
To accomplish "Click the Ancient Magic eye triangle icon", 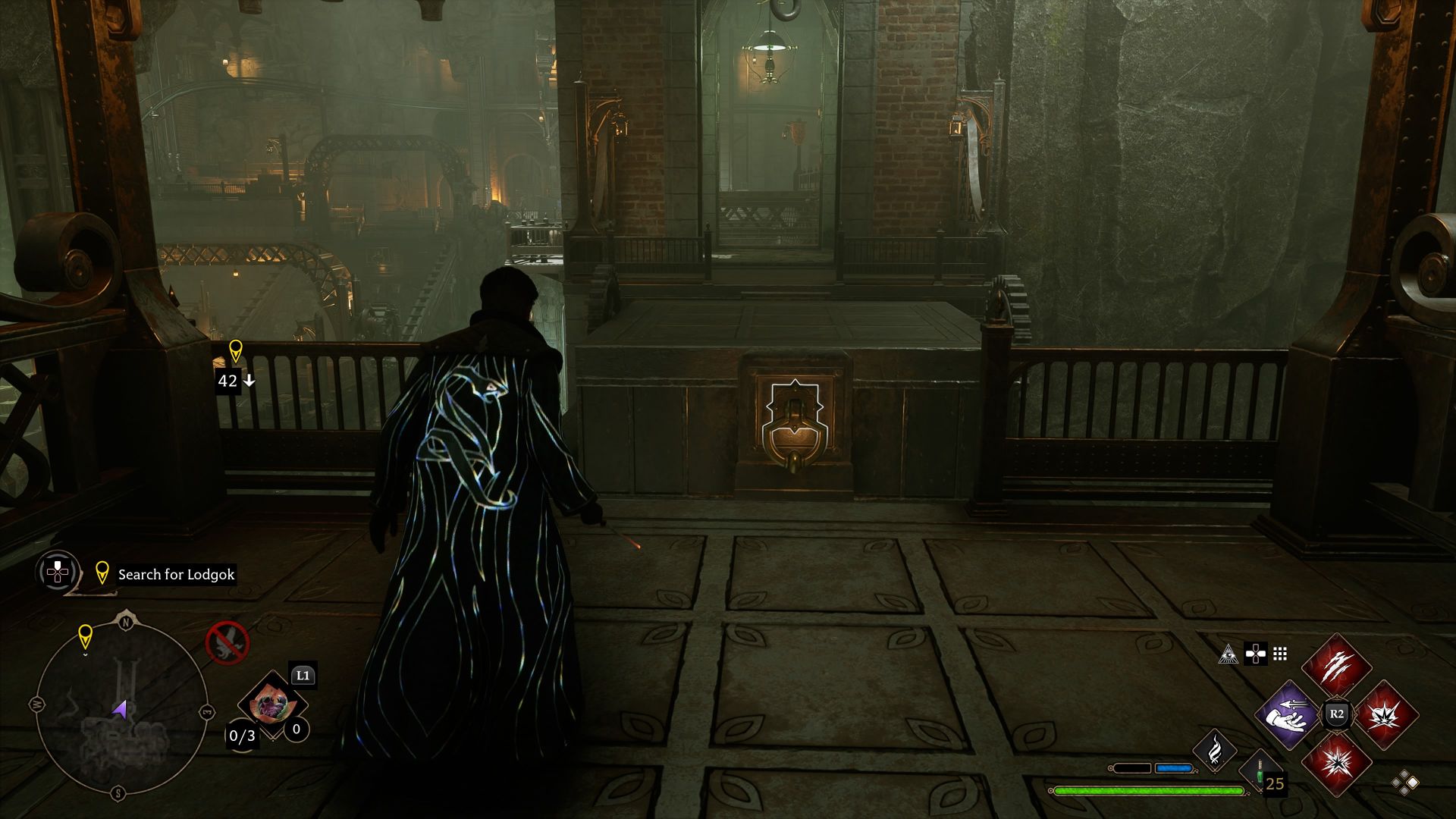I will 1228,655.
